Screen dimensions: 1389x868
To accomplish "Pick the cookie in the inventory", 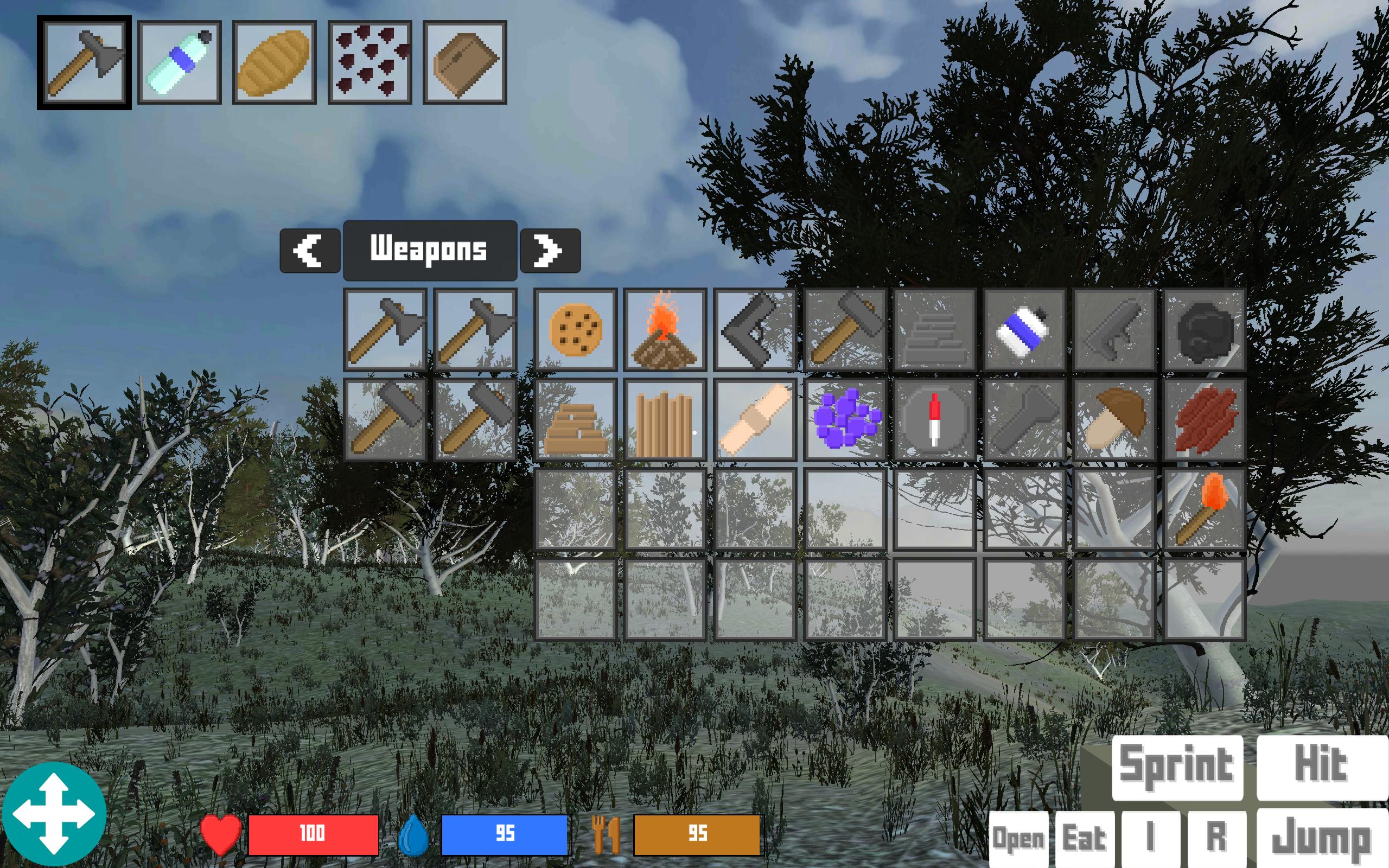I will 575,329.
